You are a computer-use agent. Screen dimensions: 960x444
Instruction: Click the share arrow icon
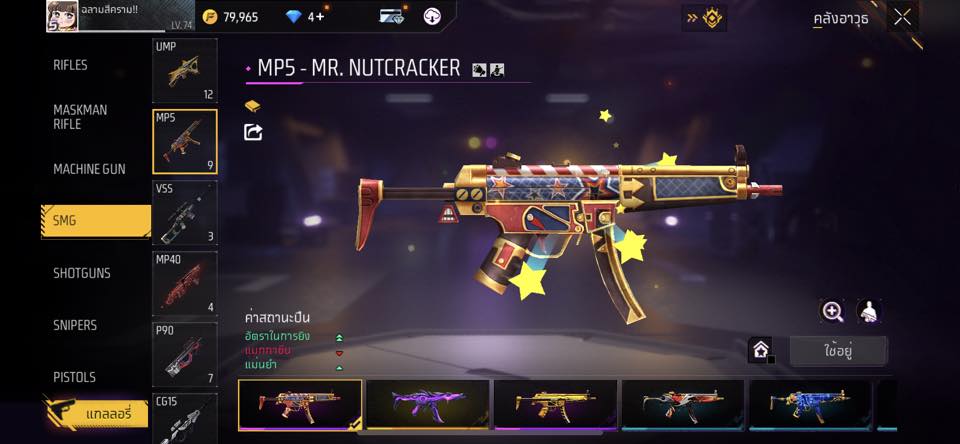tap(253, 132)
